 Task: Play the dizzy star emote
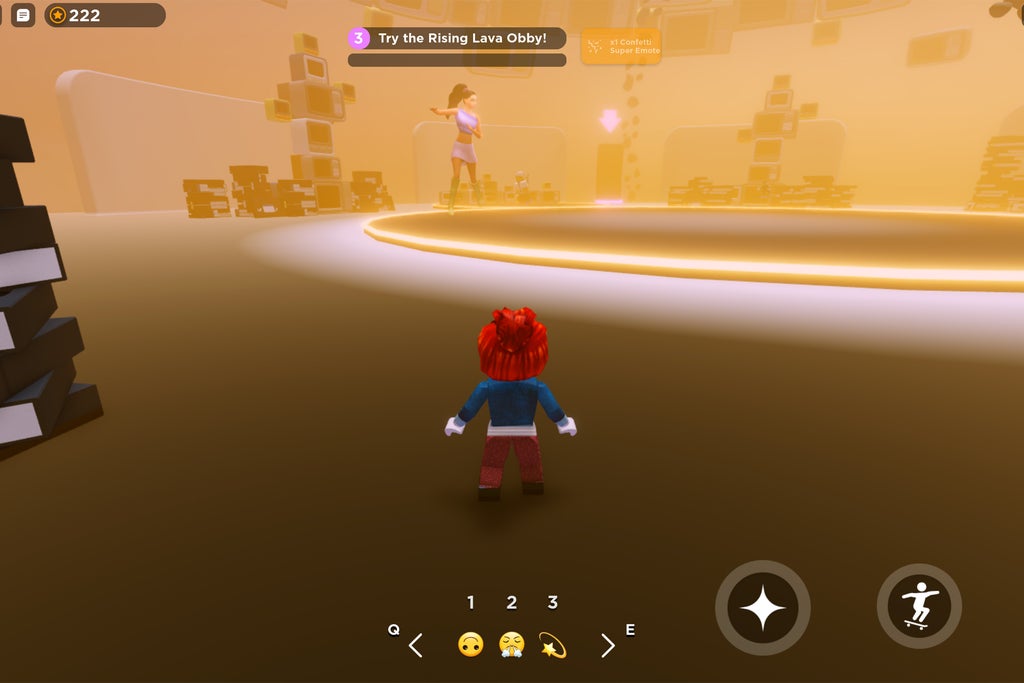pos(552,645)
